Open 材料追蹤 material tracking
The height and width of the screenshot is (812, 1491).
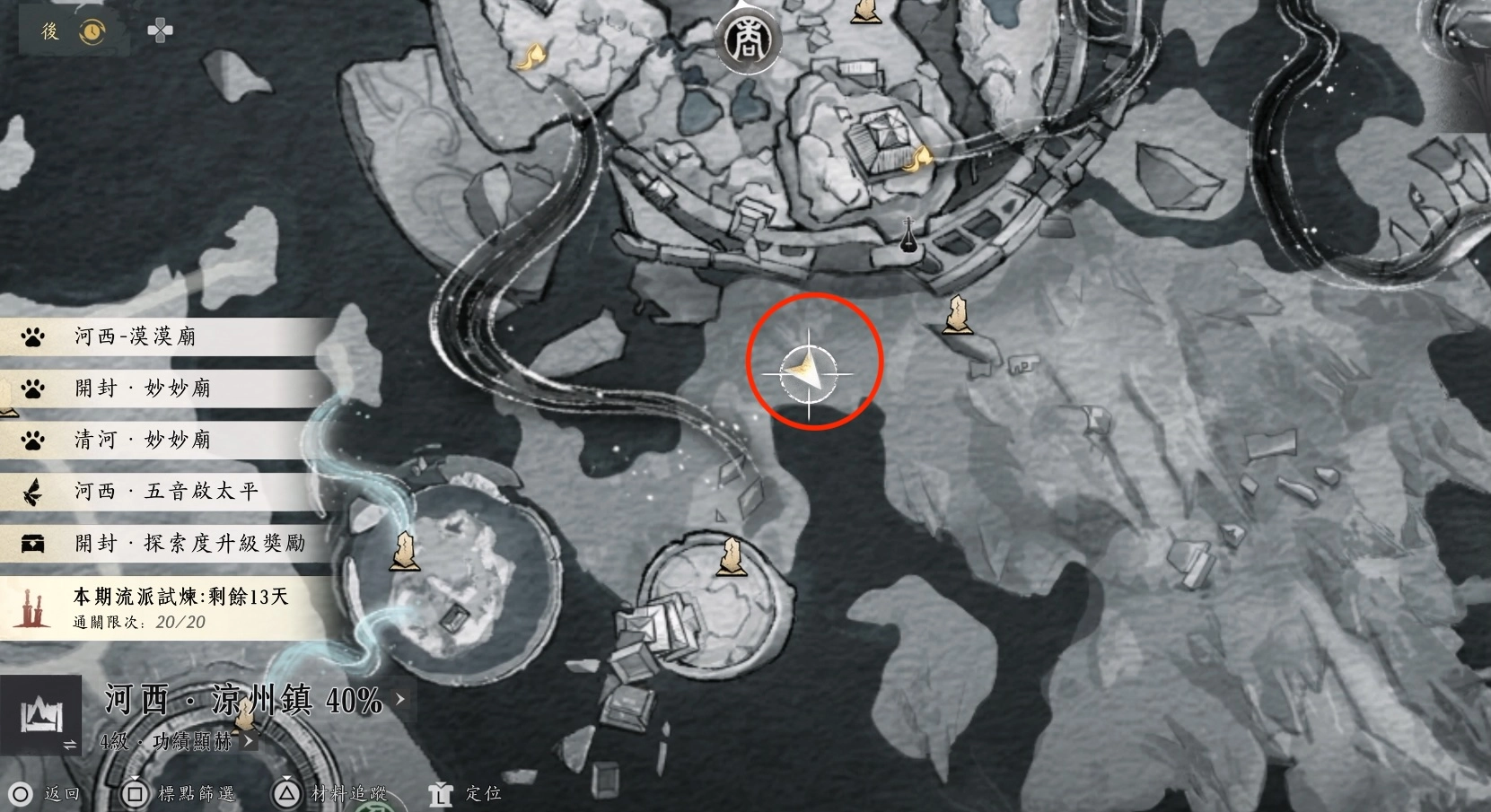pyautogui.click(x=332, y=793)
